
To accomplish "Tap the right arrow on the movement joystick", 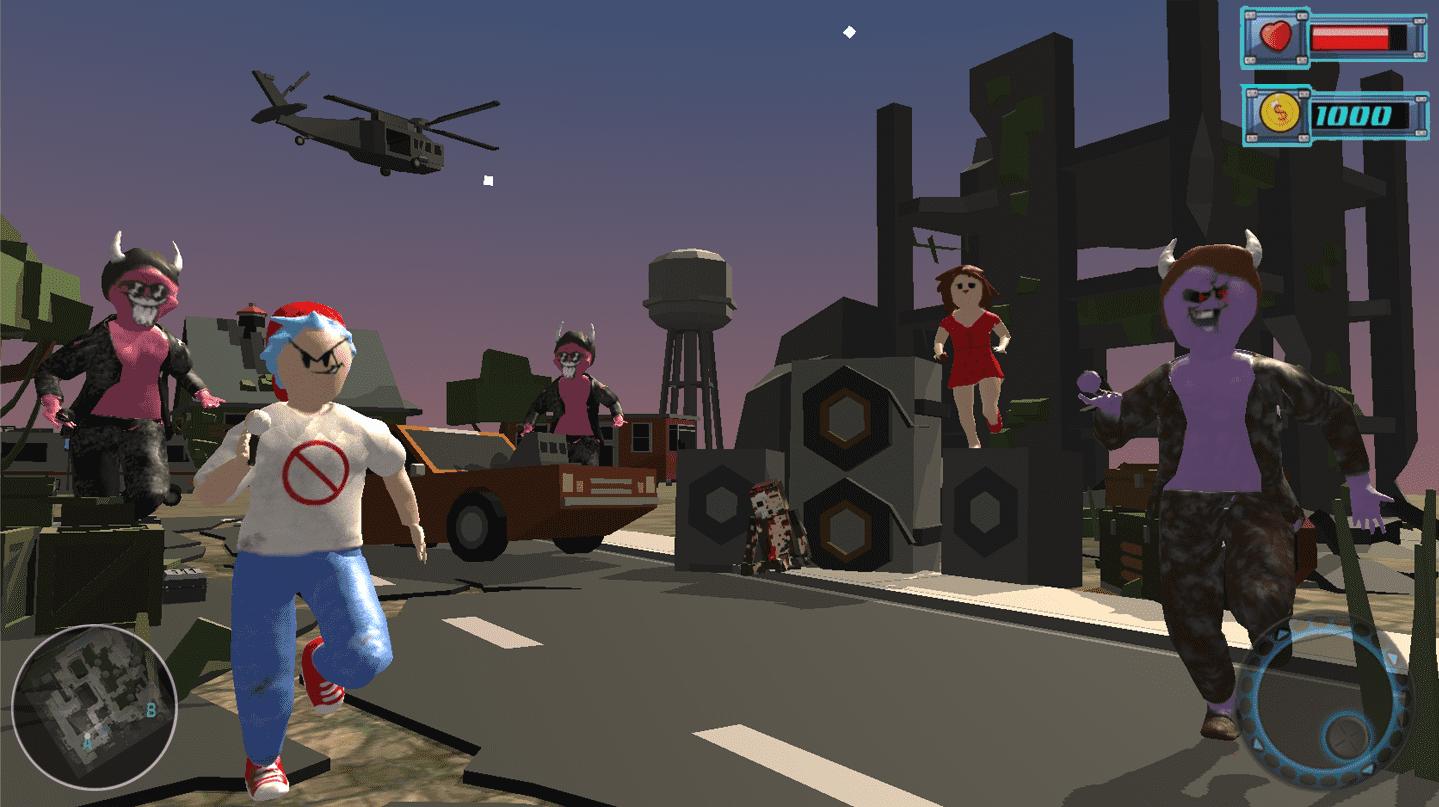I will 1393,658.
